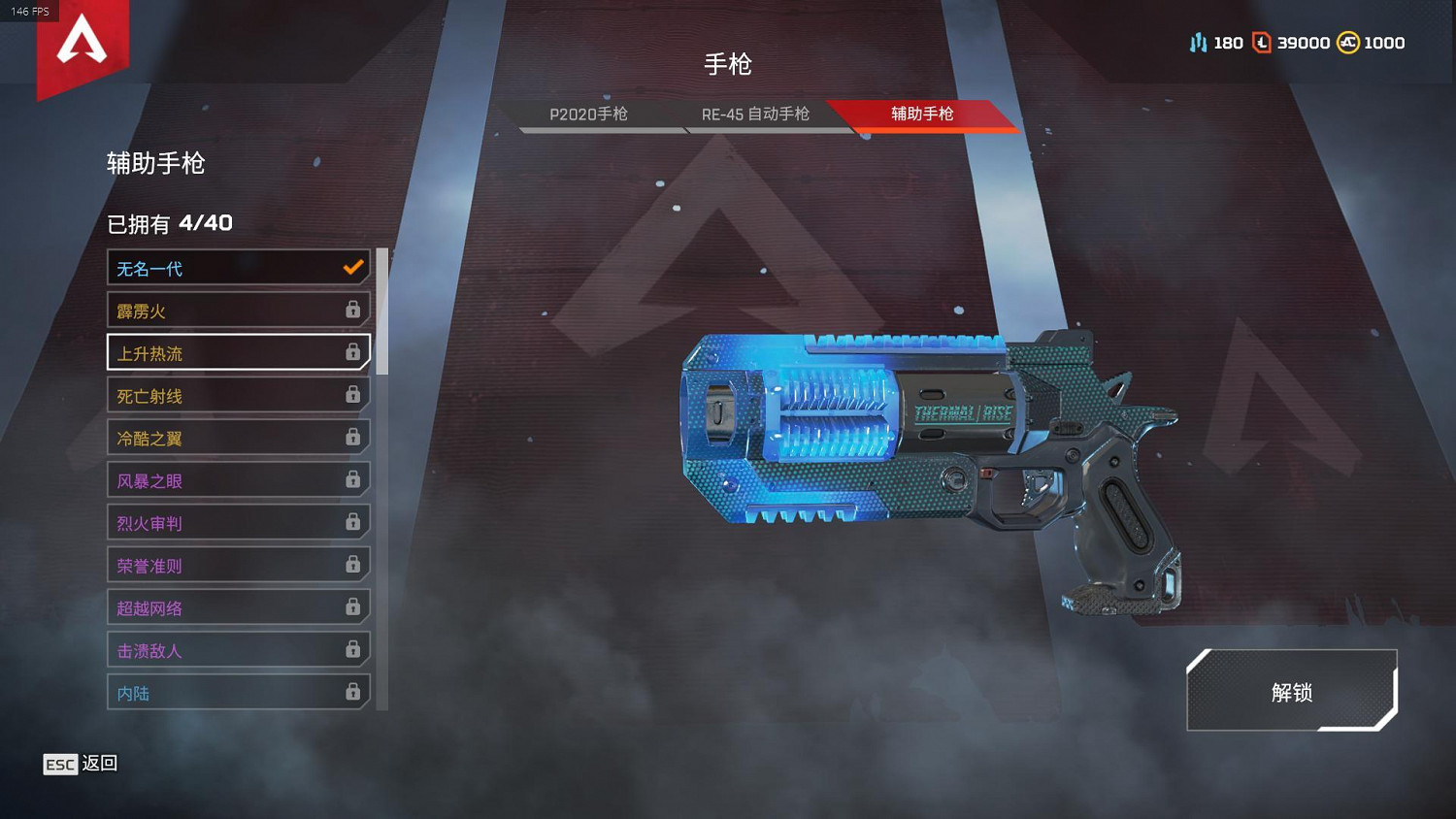Click the 解锁 unlock button
The width and height of the screenshot is (1456, 819).
pos(1290,693)
